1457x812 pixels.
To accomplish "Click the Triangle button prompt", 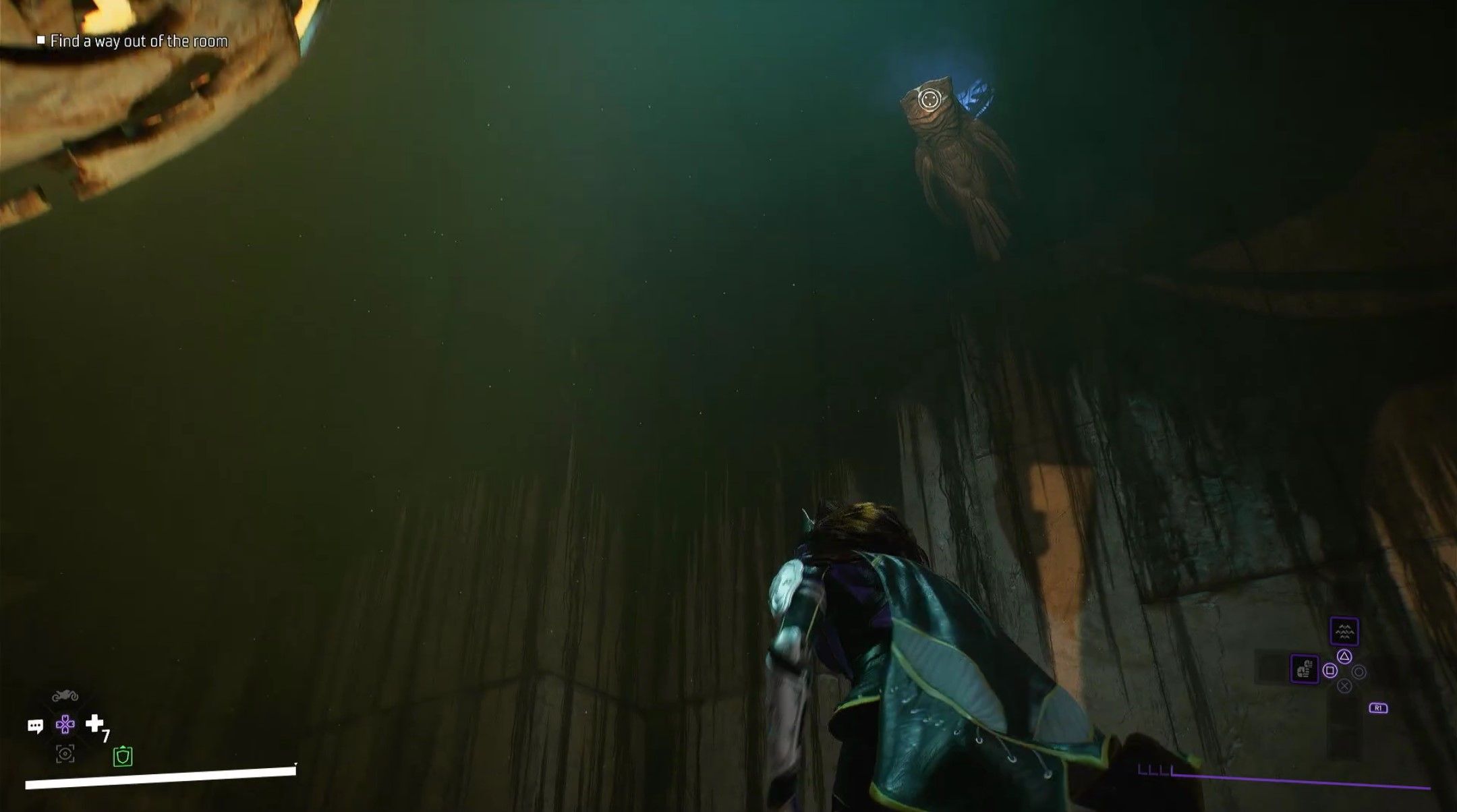I will (1344, 657).
